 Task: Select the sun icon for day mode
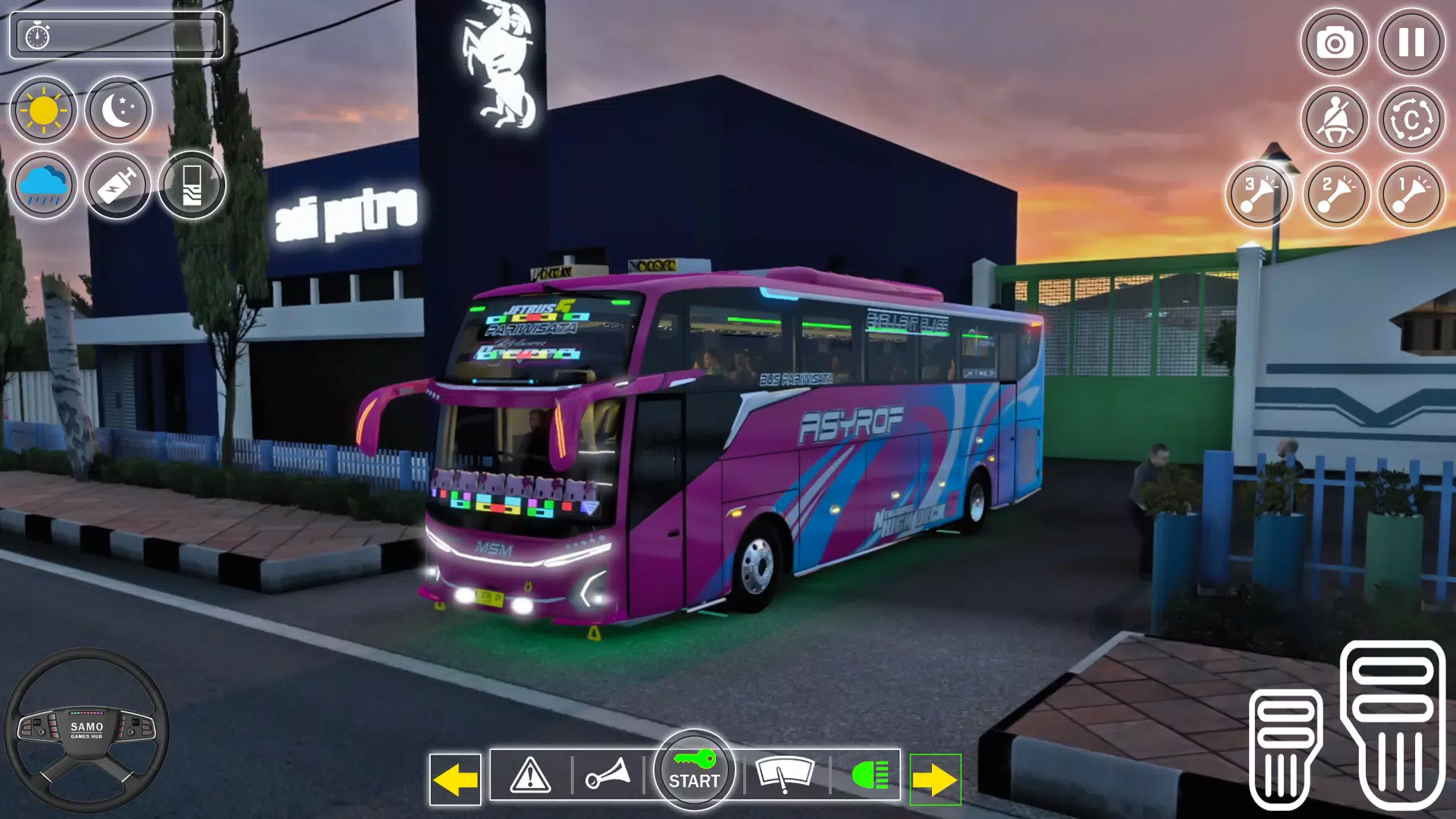pyautogui.click(x=42, y=109)
